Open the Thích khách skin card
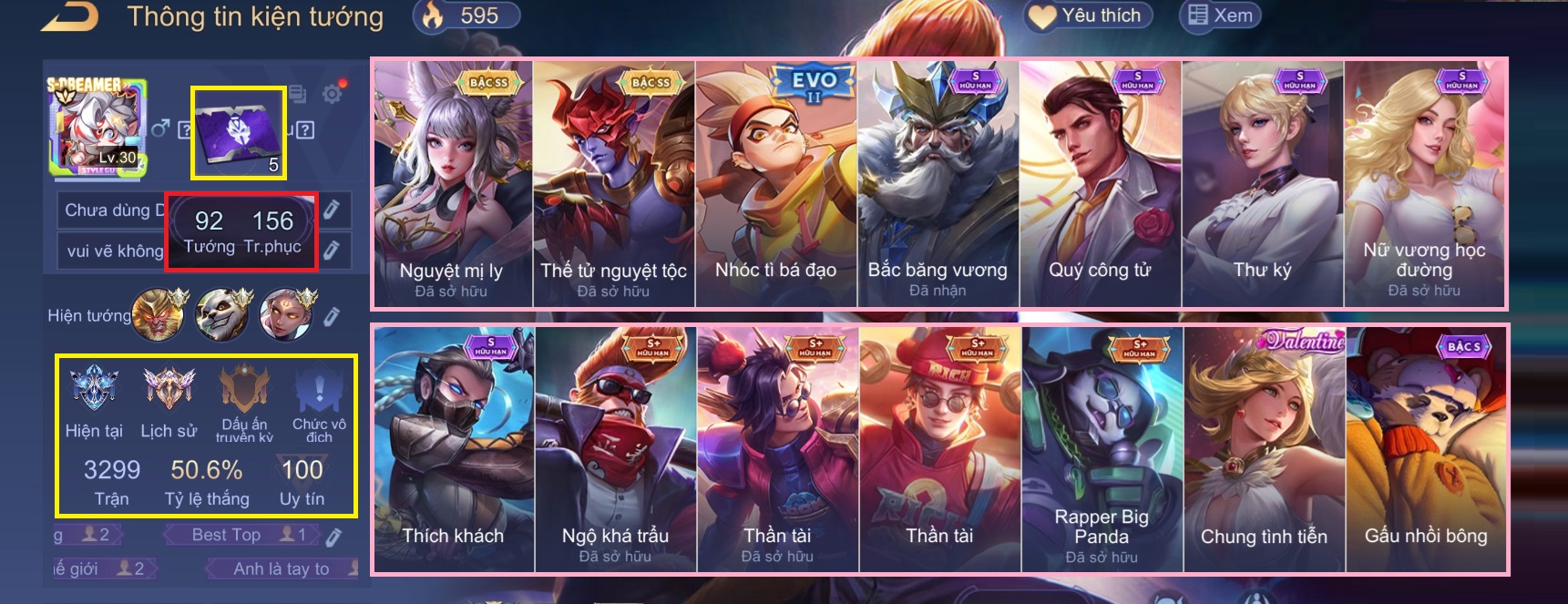This screenshot has height=604, width=1568. (x=453, y=449)
